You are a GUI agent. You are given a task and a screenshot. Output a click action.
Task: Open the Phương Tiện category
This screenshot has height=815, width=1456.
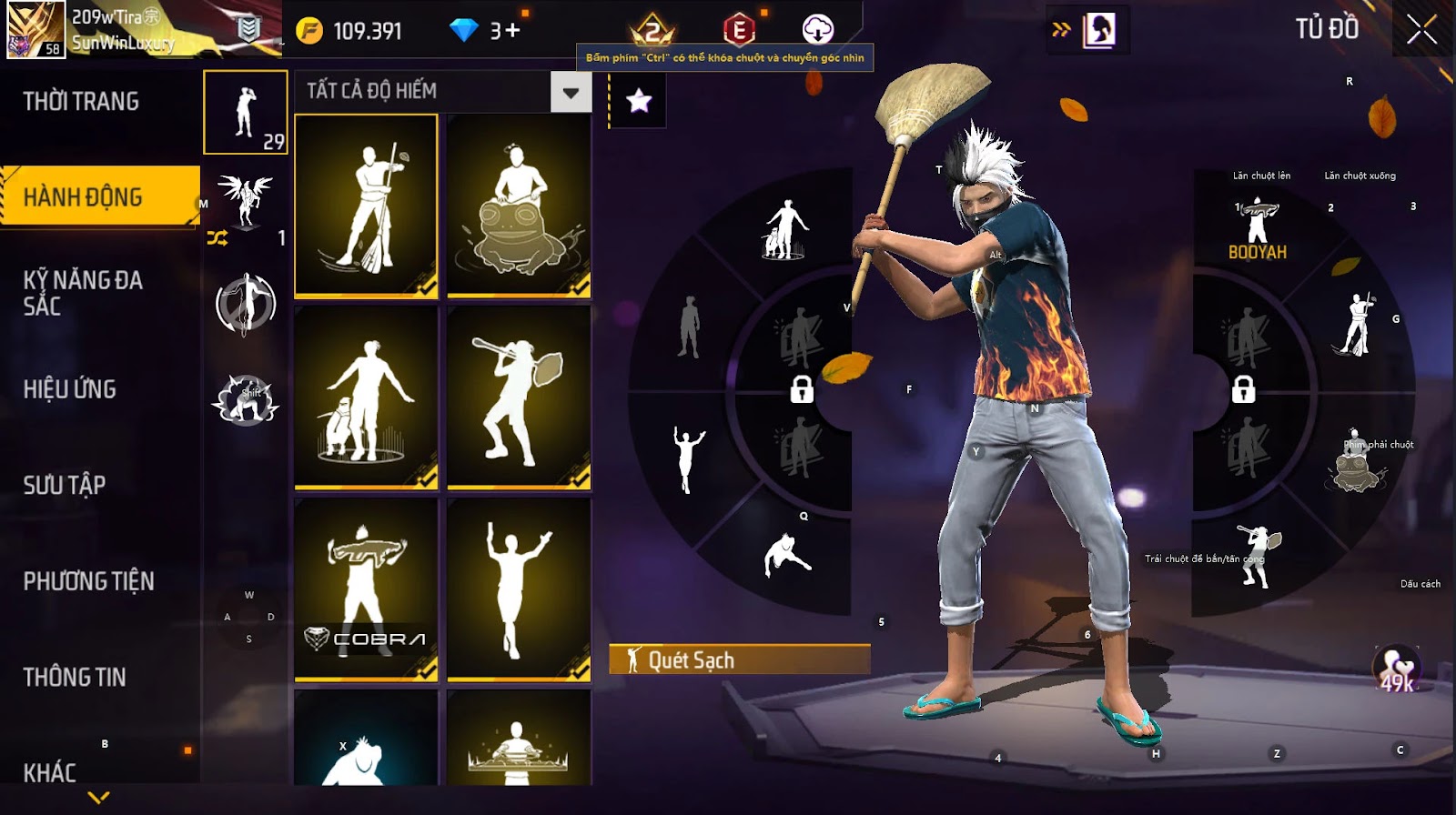coord(88,581)
